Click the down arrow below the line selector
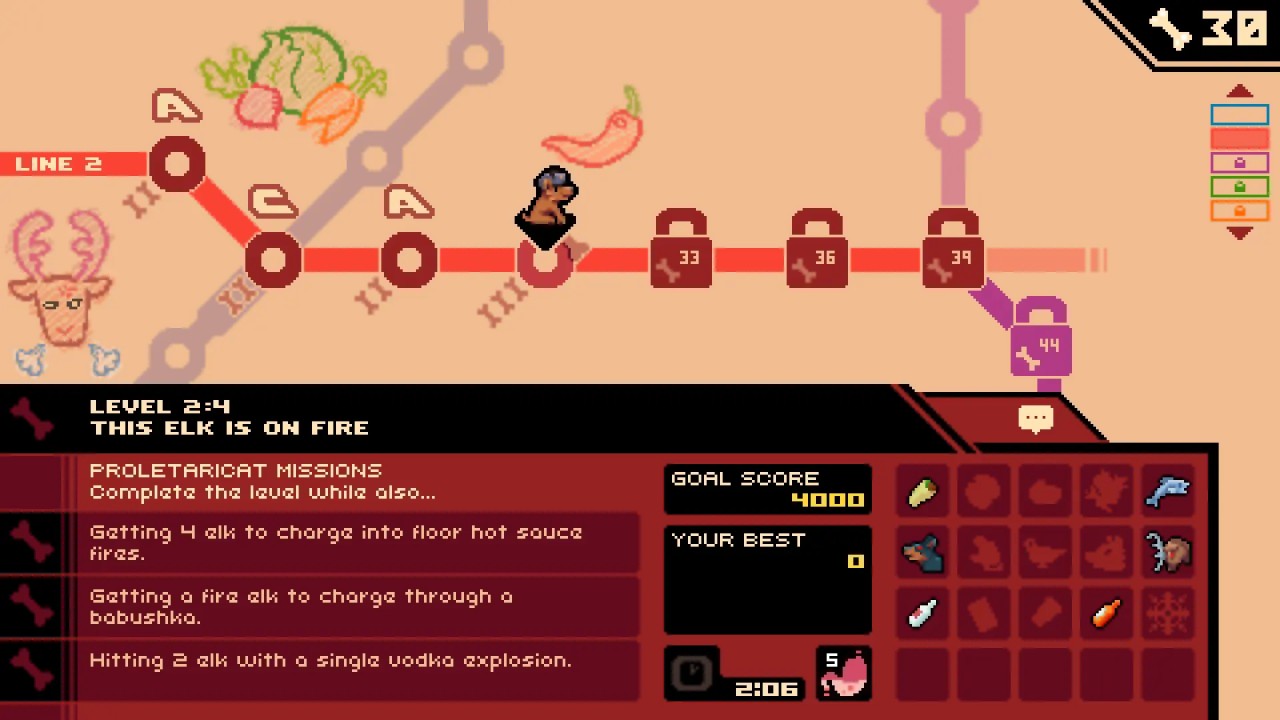Image resolution: width=1280 pixels, height=720 pixels. pyautogui.click(x=1239, y=233)
